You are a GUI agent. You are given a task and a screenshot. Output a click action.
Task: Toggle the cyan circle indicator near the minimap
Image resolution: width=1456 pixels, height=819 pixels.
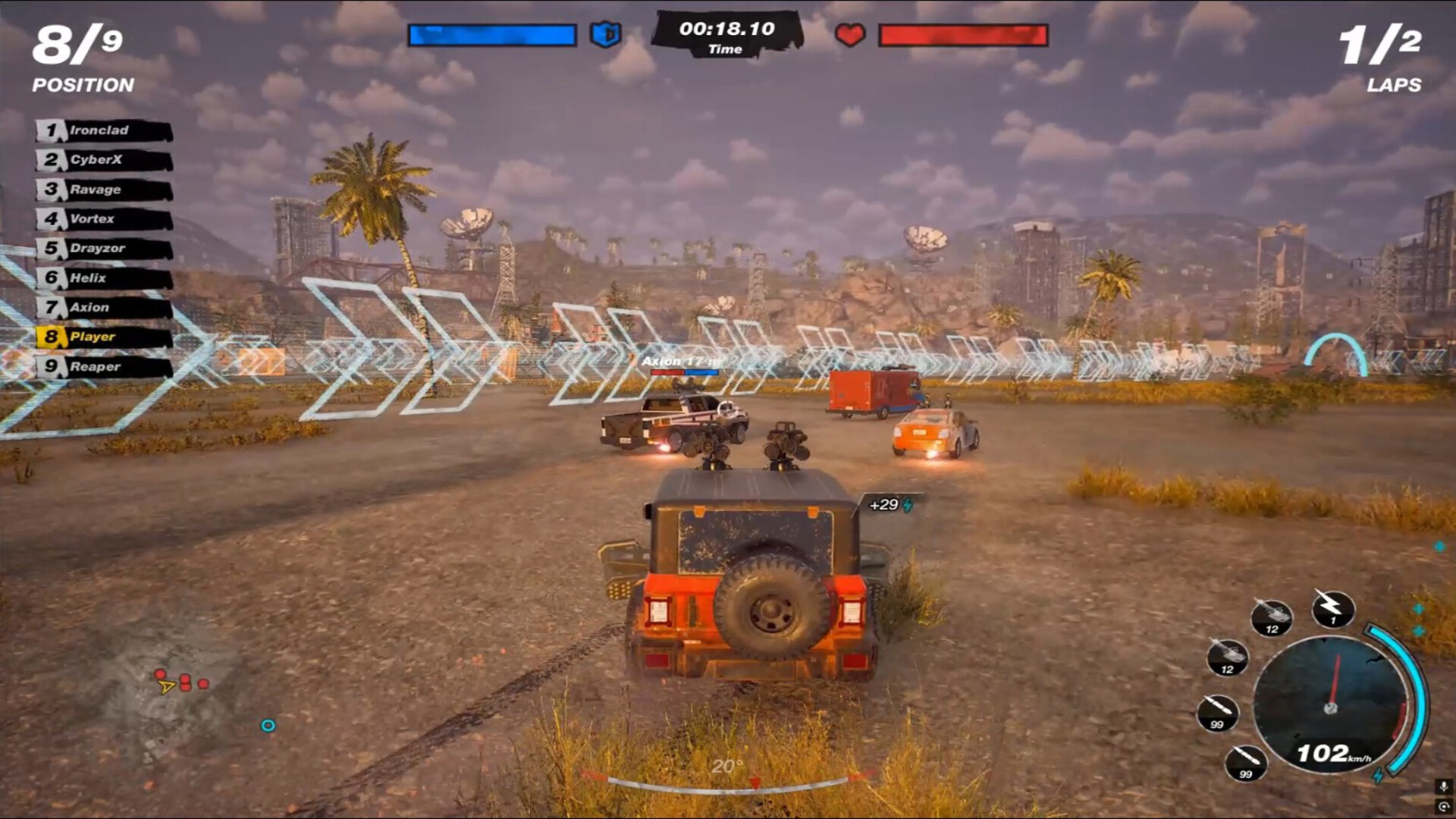[x=266, y=726]
